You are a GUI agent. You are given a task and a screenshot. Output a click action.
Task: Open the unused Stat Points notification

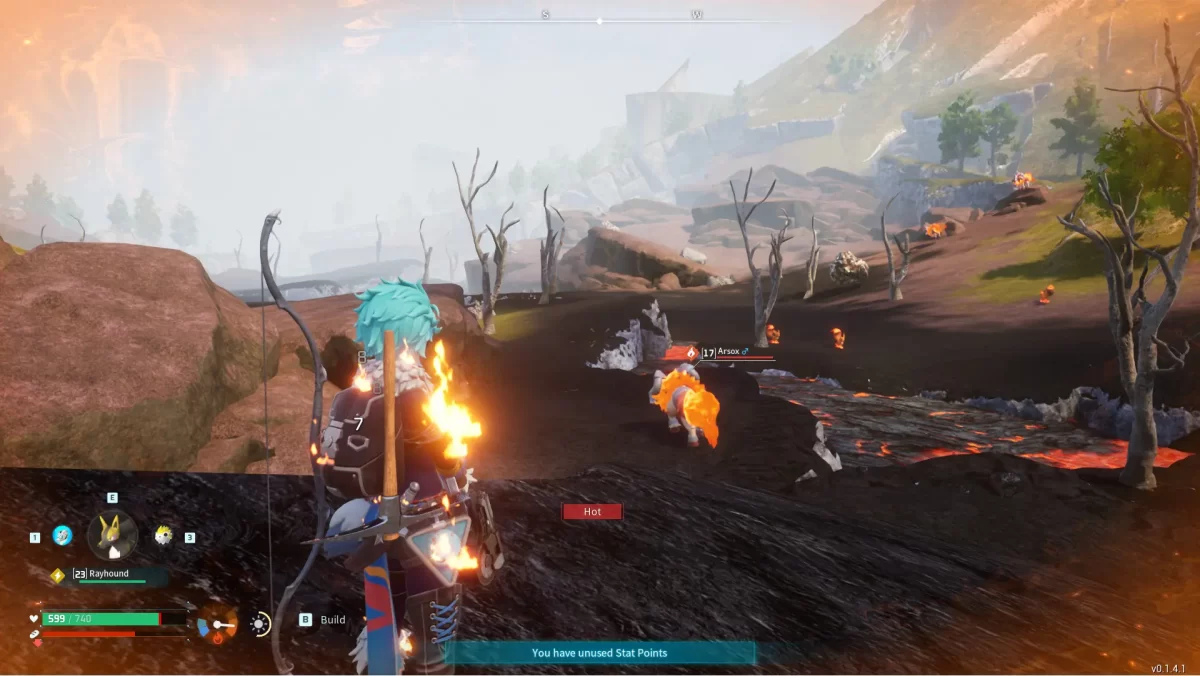pos(599,653)
